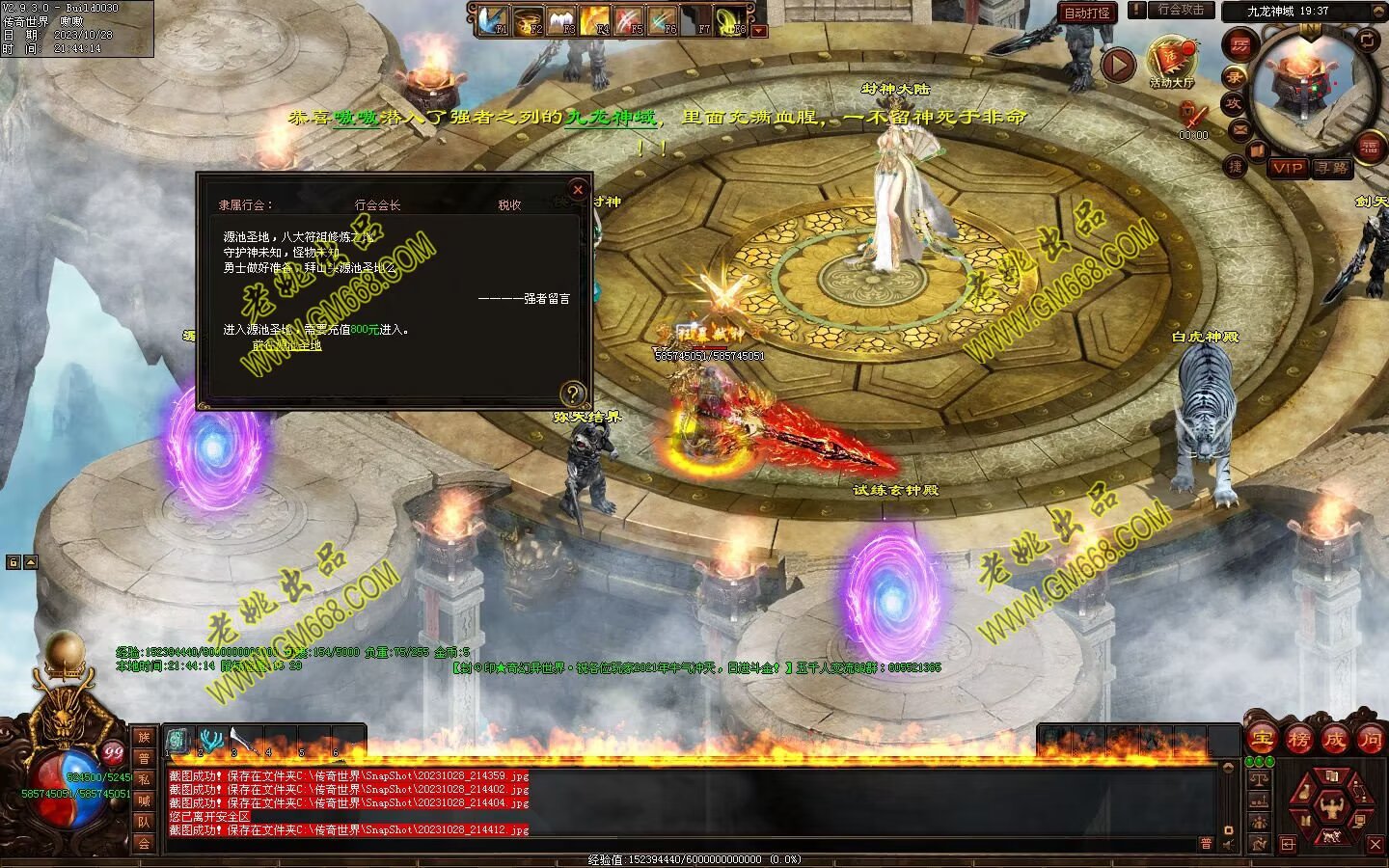Open the VIP panel
Viewport: 1389px width, 868px height.
[1288, 168]
